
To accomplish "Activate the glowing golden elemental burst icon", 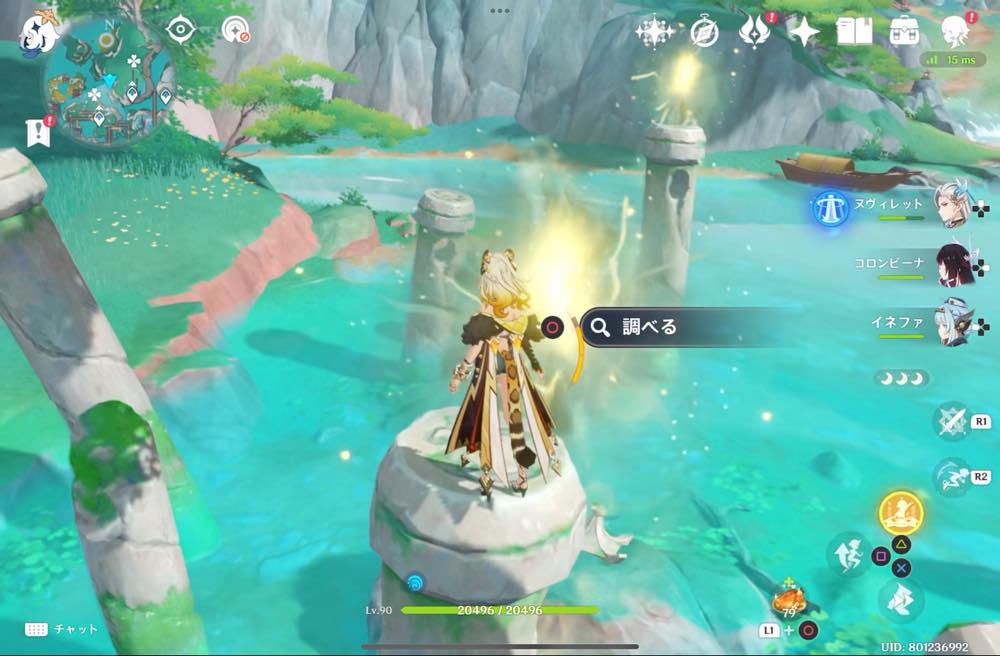I will pyautogui.click(x=900, y=513).
